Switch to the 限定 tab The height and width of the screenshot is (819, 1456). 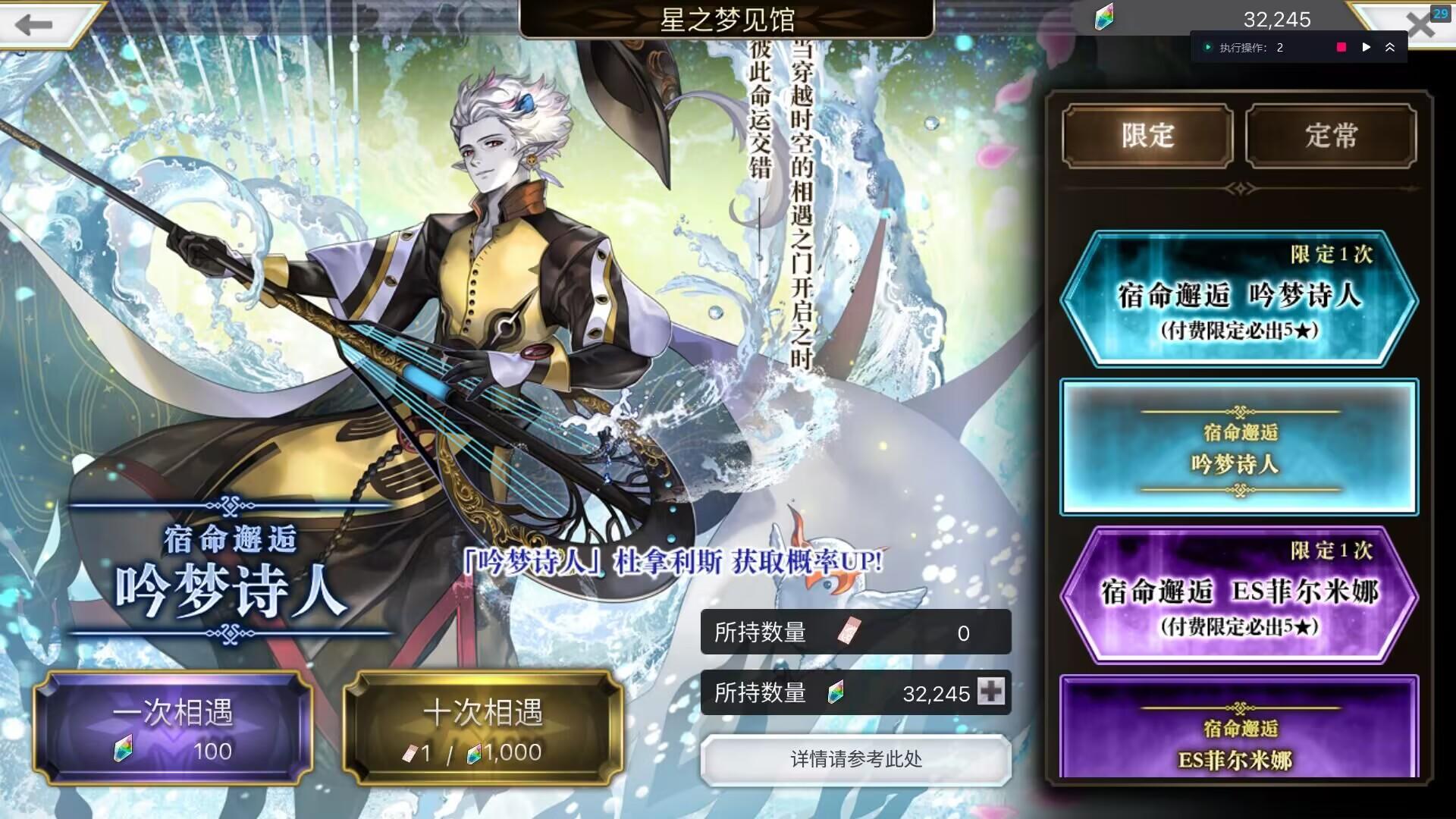tap(1147, 136)
